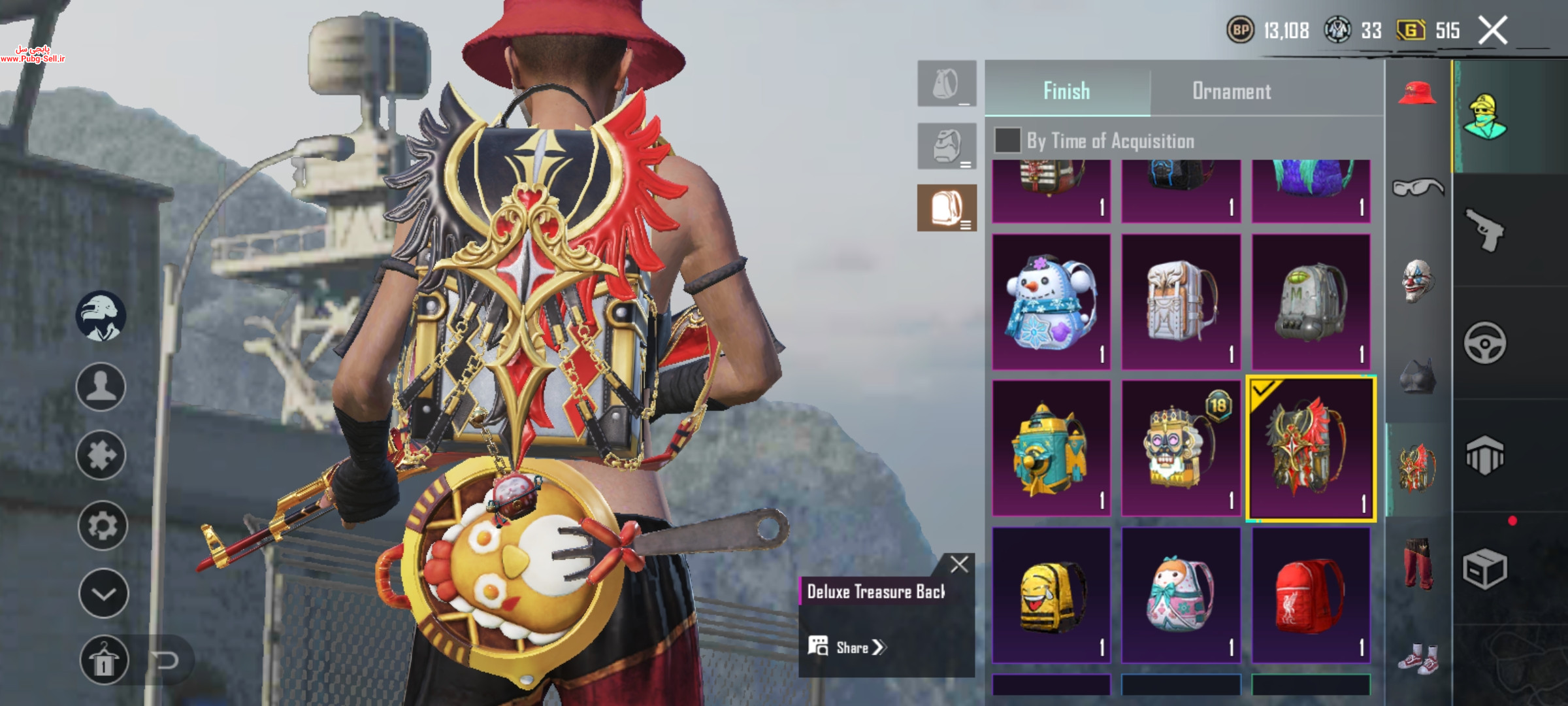Choose the yellow laughing emoji backpack
Viewport: 1568px width, 706px height.
[1051, 595]
